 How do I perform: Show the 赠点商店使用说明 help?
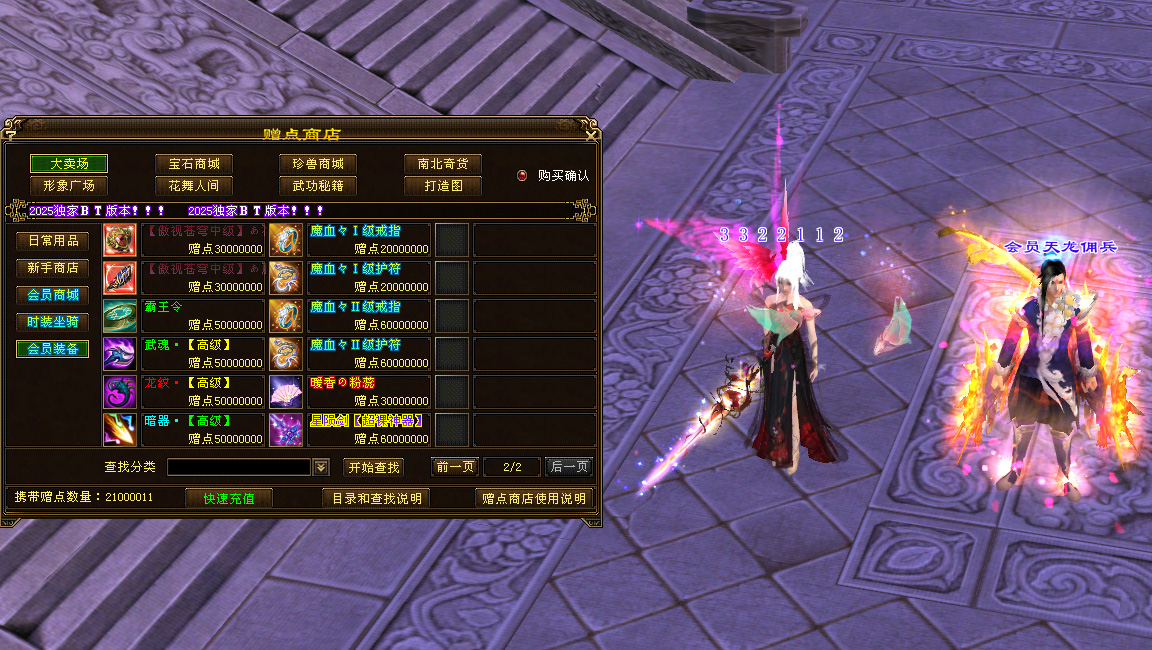click(x=534, y=498)
